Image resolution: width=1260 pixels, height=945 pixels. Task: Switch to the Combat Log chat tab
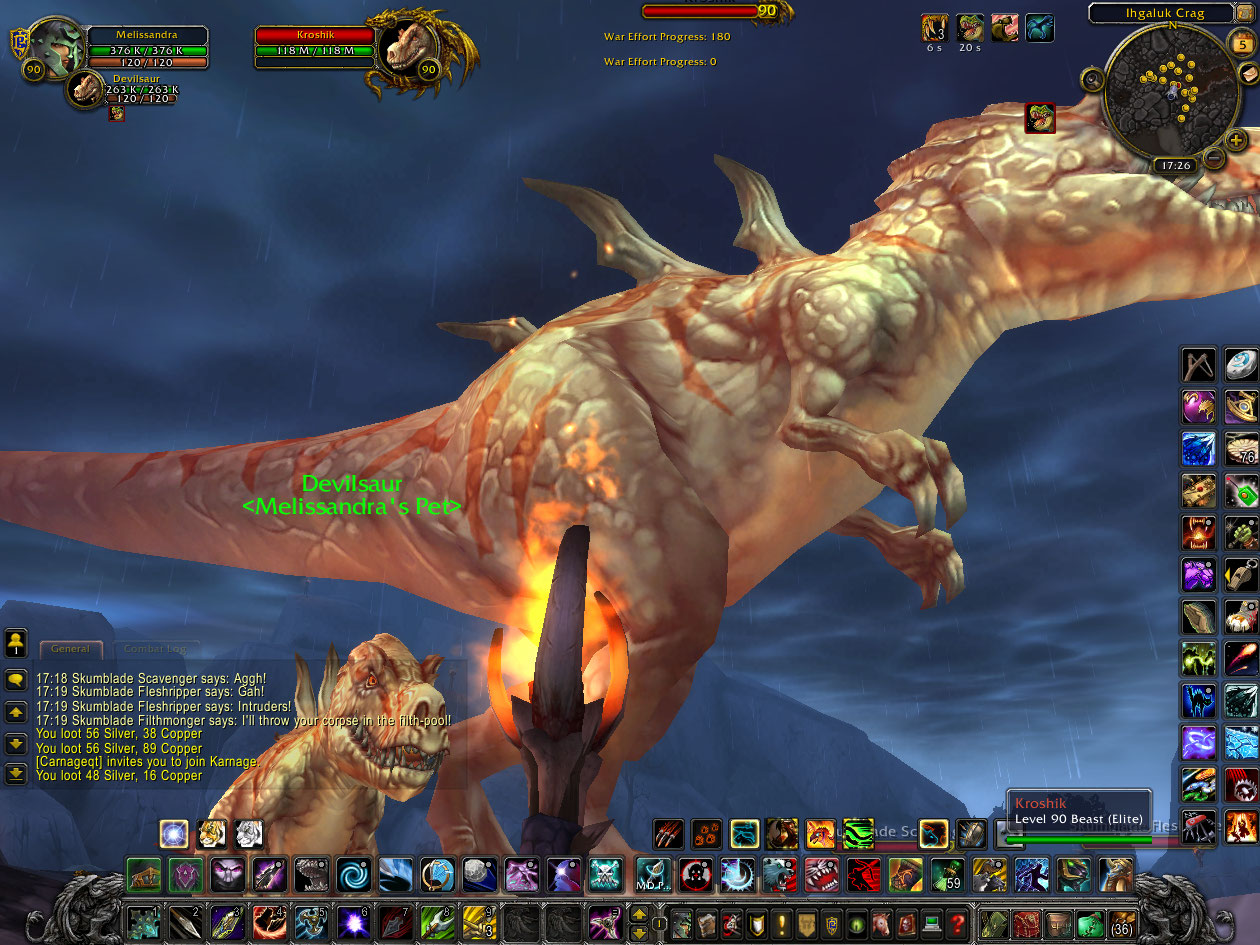coord(154,649)
